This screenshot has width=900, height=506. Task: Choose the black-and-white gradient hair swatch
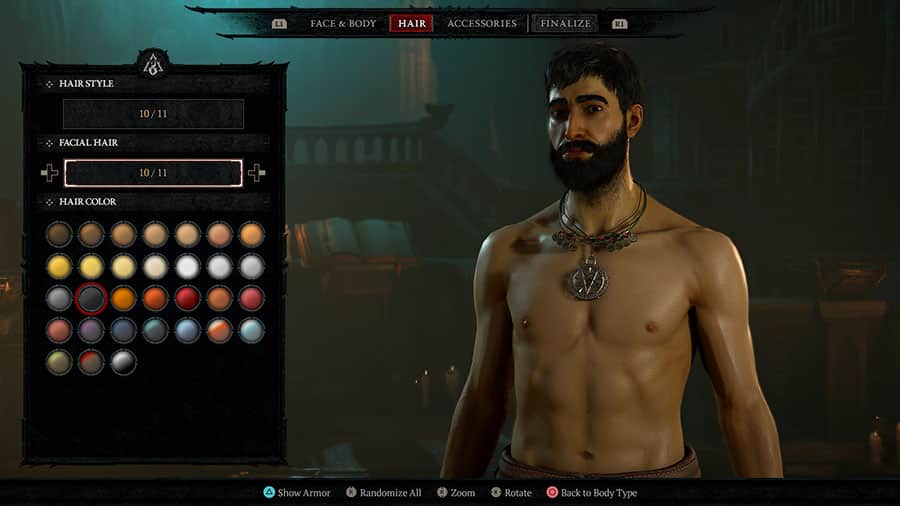(123, 362)
